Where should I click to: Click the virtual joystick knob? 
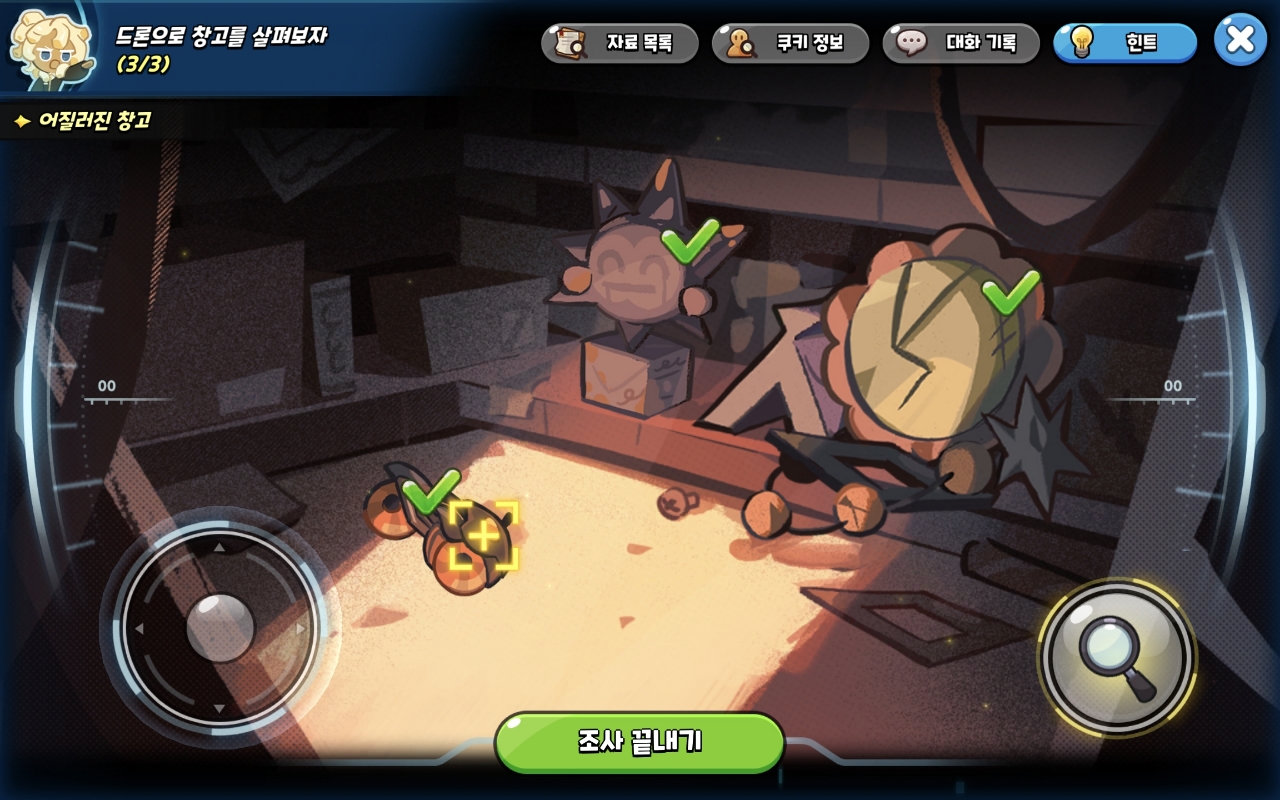coord(220,627)
